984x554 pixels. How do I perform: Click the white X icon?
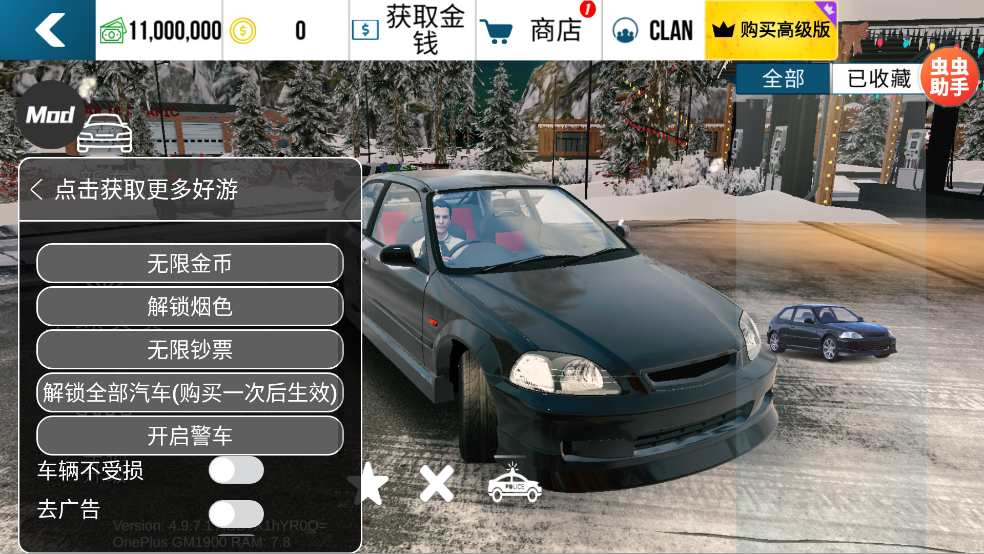437,484
